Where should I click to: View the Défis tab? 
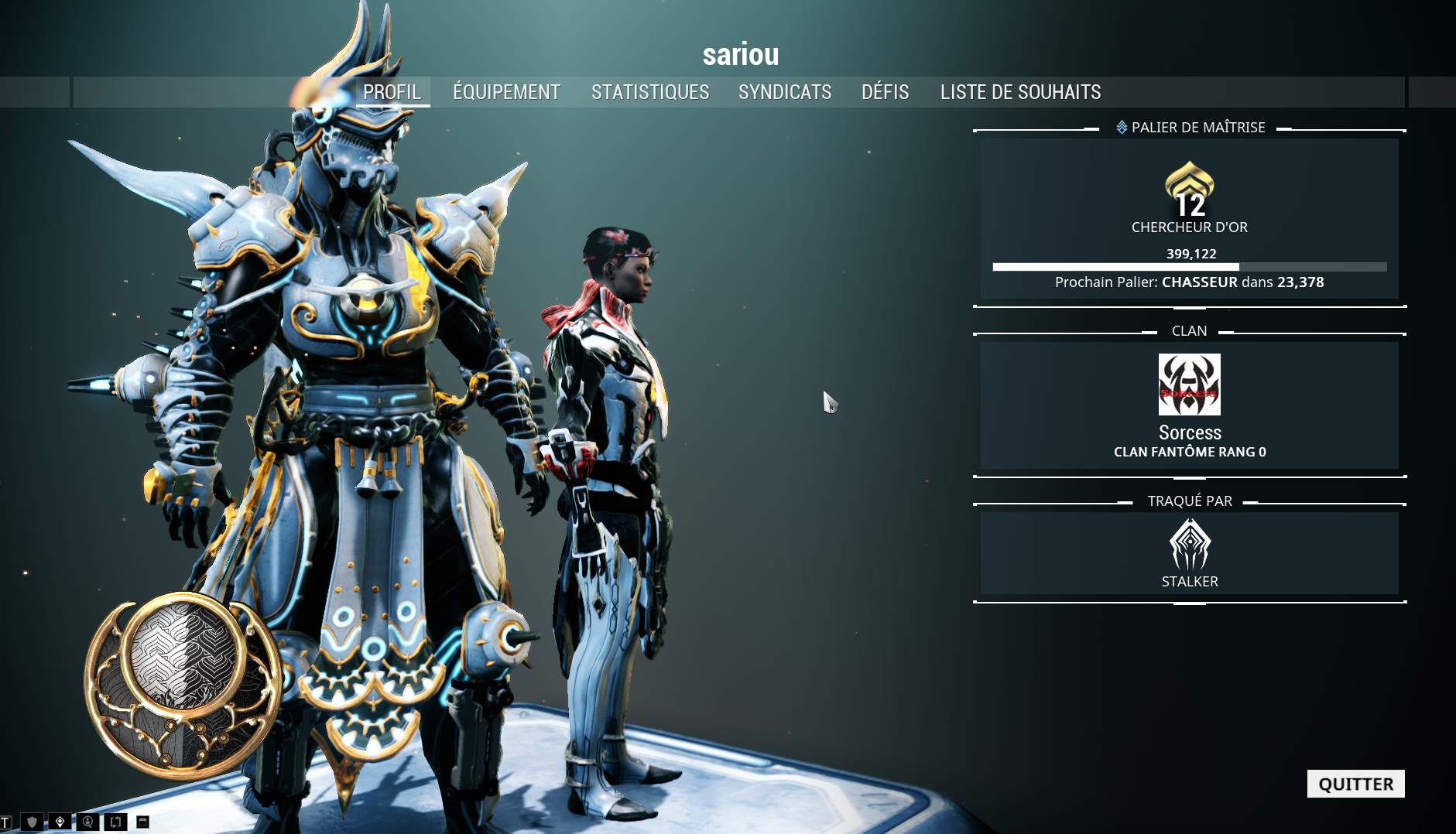click(x=885, y=92)
